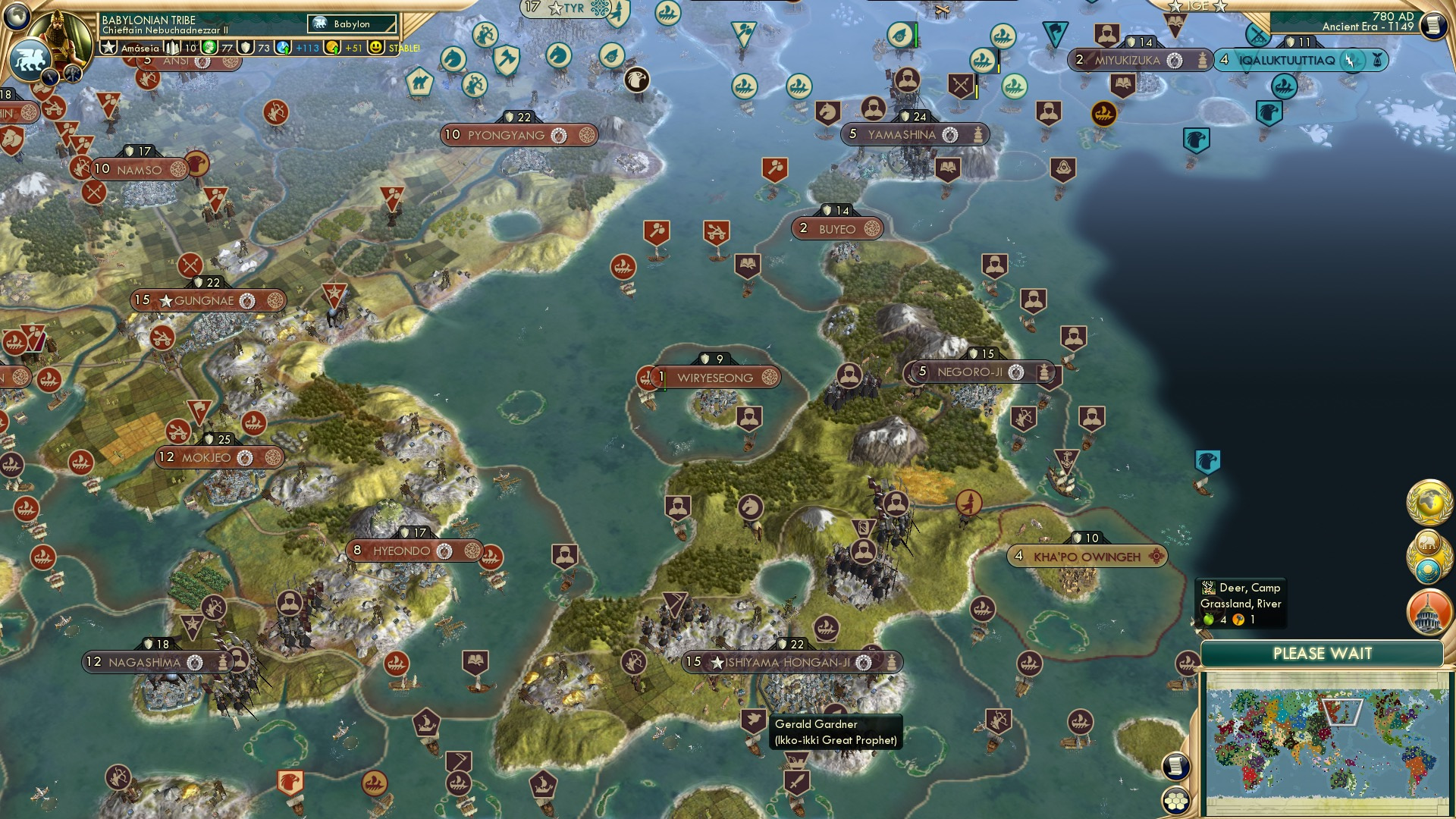The image size is (1456, 819).
Task: Toggle strategic view with the globe button
Action: 17,15
